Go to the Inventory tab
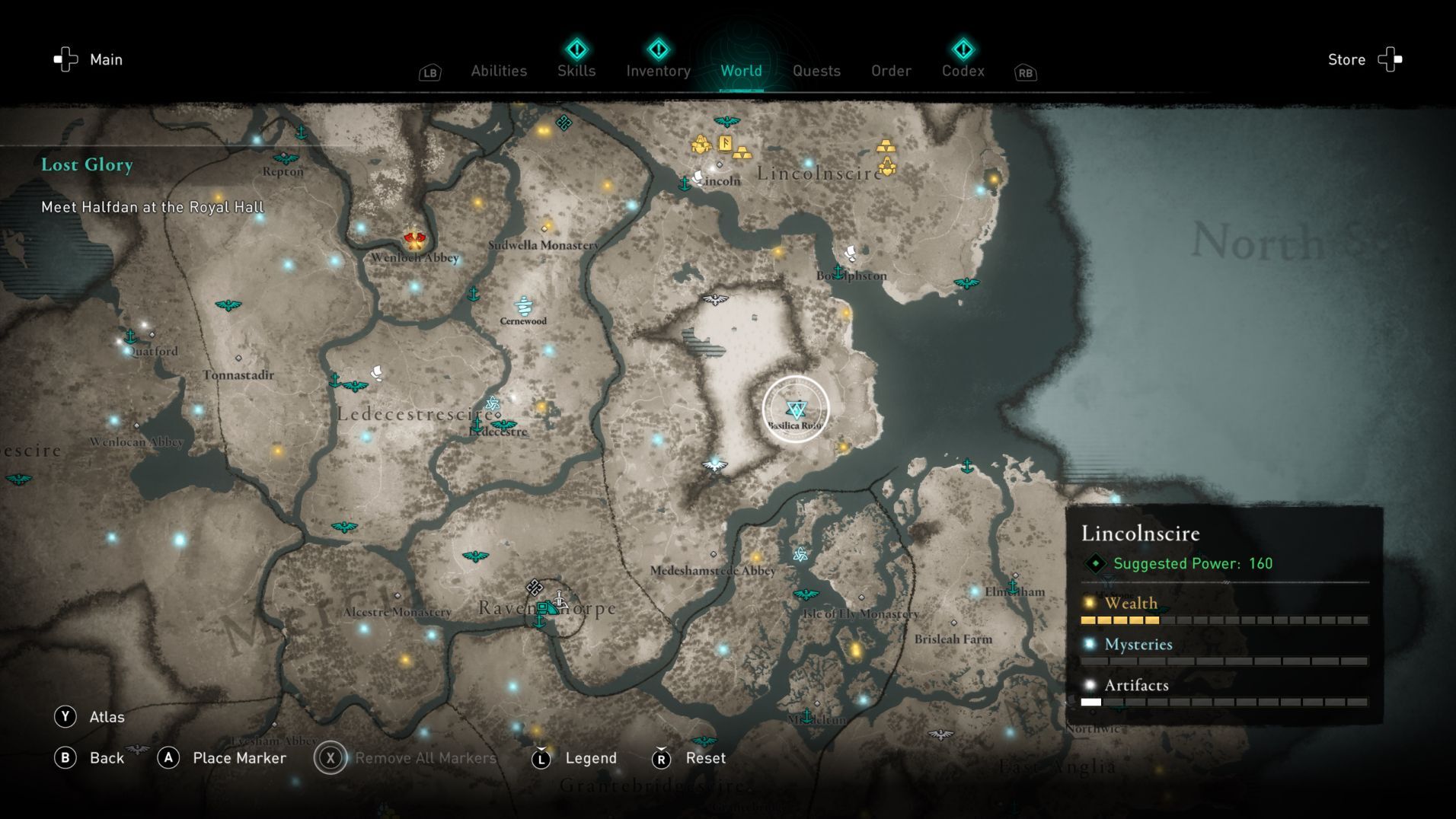This screenshot has height=819, width=1456. [658, 71]
